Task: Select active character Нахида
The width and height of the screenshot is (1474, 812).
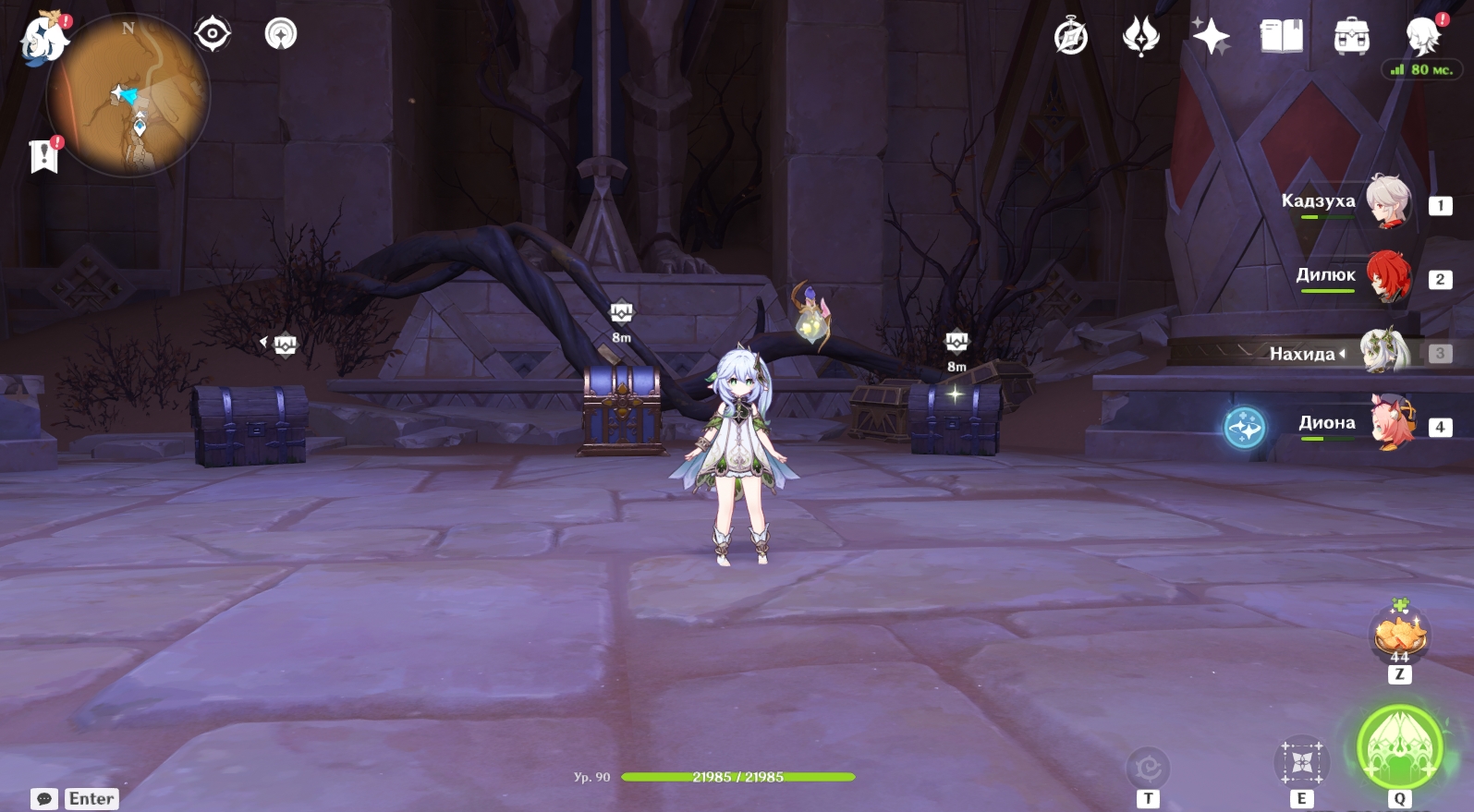Action: click(1384, 352)
